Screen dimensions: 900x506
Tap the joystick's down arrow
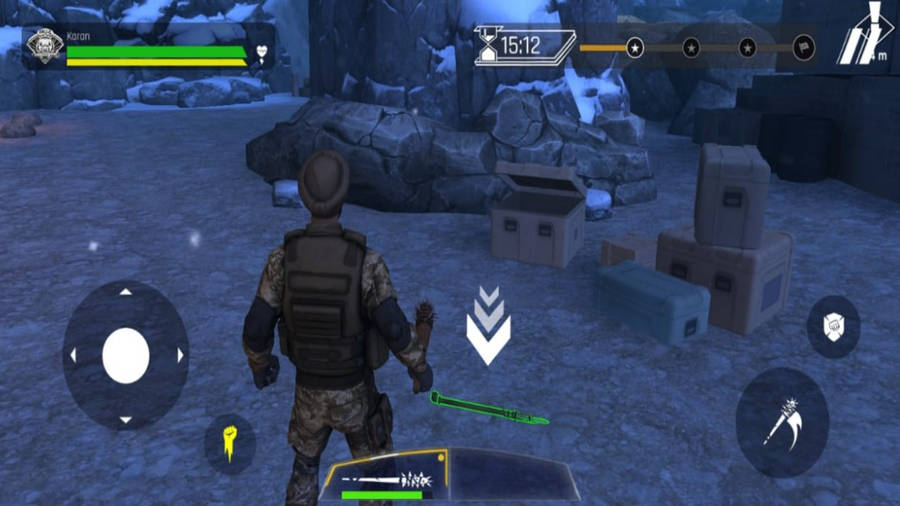(126, 420)
